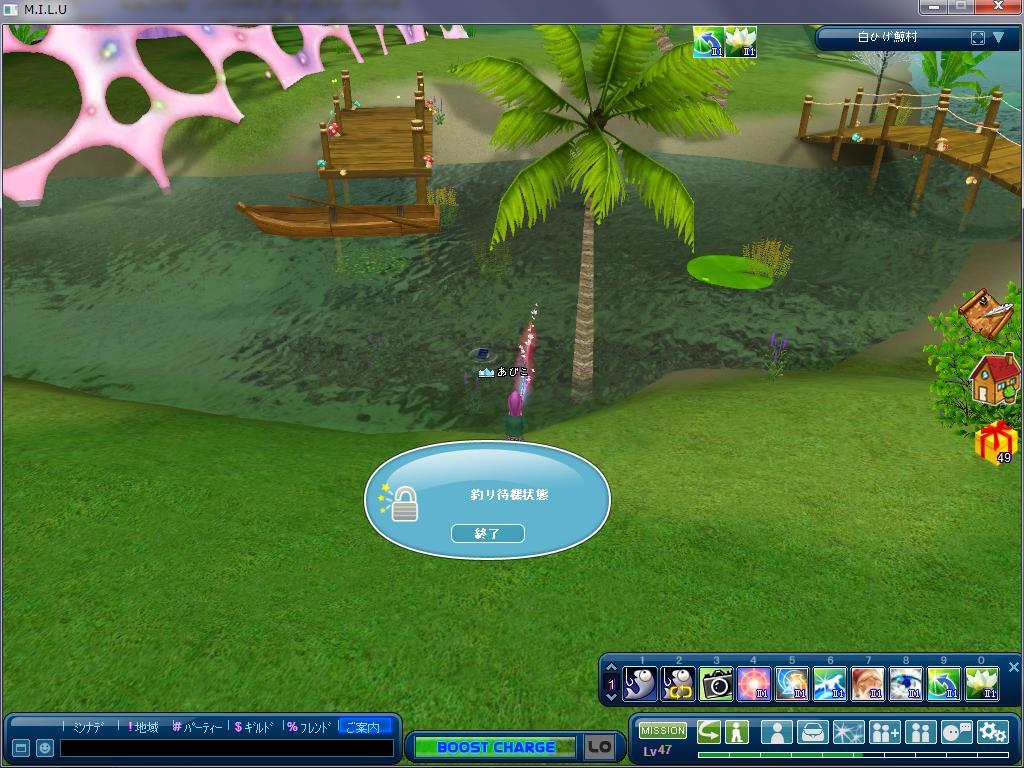
Task: Click the chat text input field
Action: [226, 748]
